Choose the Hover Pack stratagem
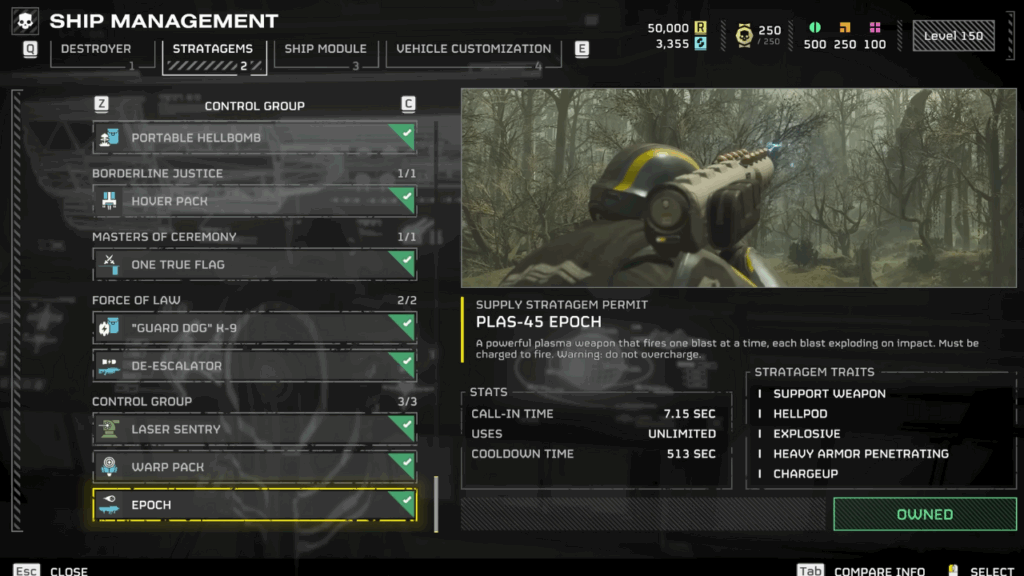This screenshot has height=576, width=1024. pos(254,201)
